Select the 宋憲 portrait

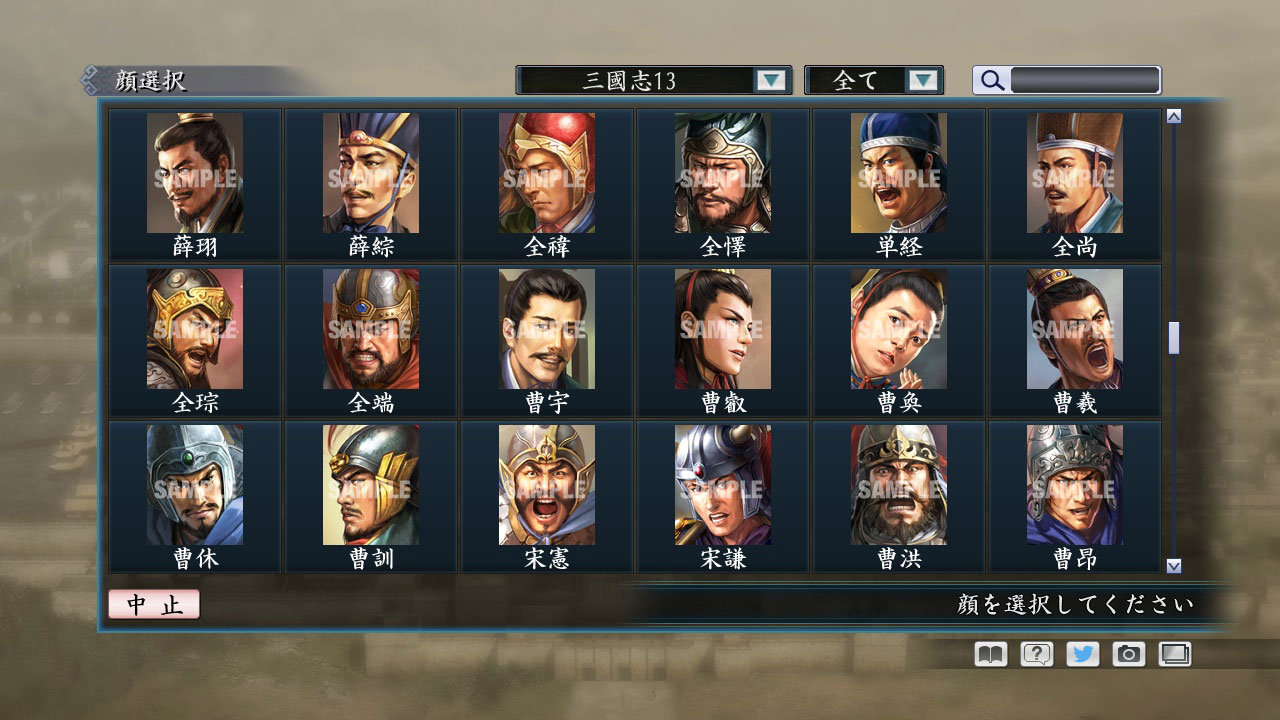pyautogui.click(x=545, y=485)
